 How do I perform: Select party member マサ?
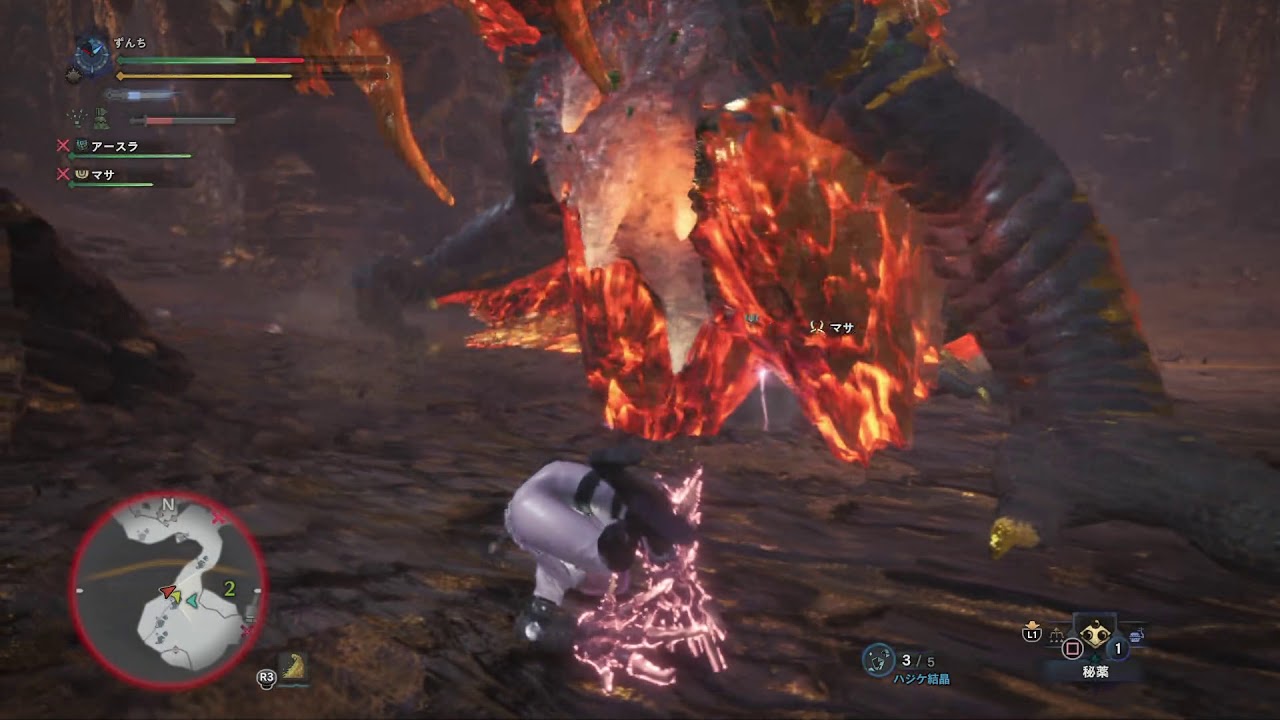click(102, 174)
